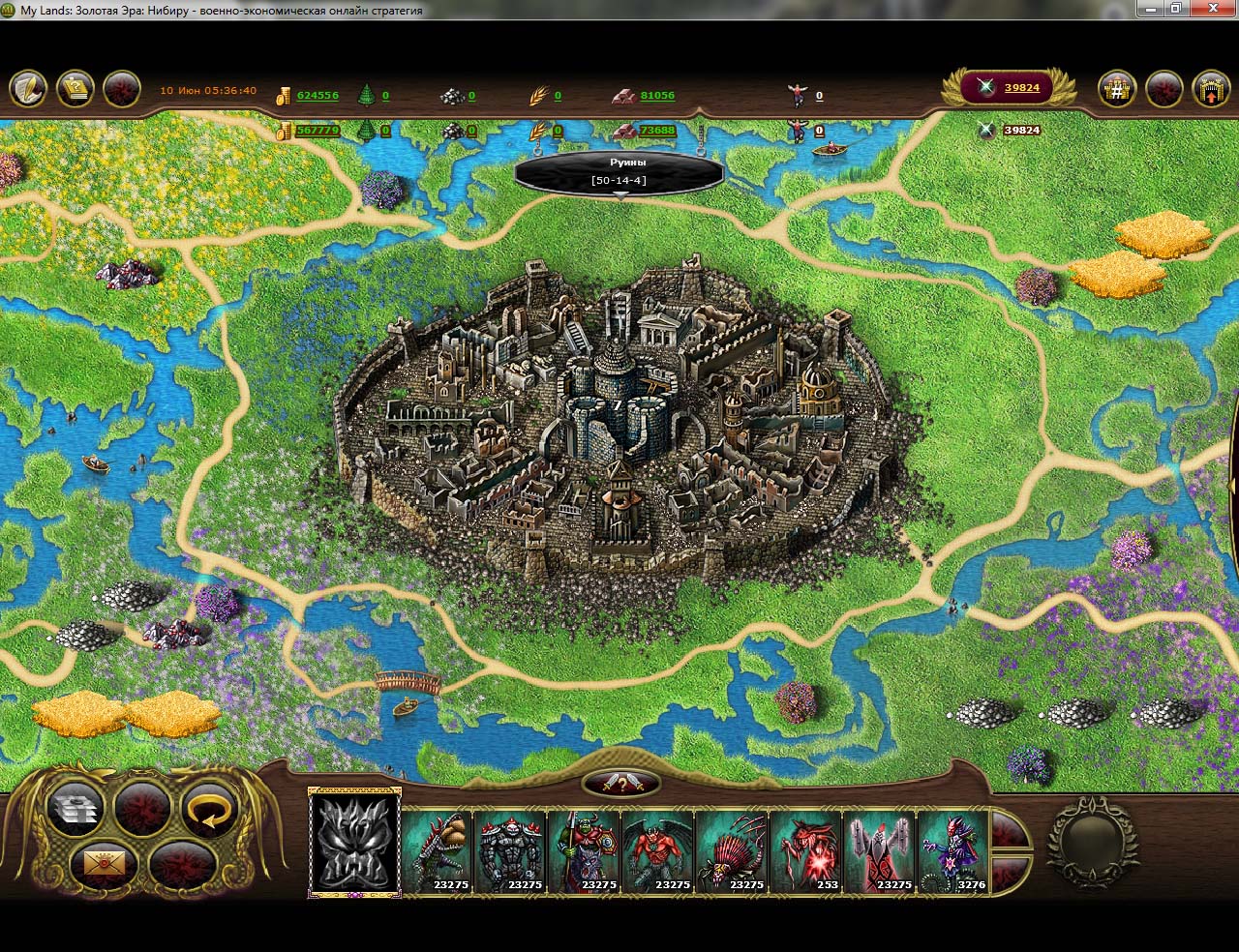Select the grey stone golem unit slot
This screenshot has height=952, width=1239.
(510, 850)
